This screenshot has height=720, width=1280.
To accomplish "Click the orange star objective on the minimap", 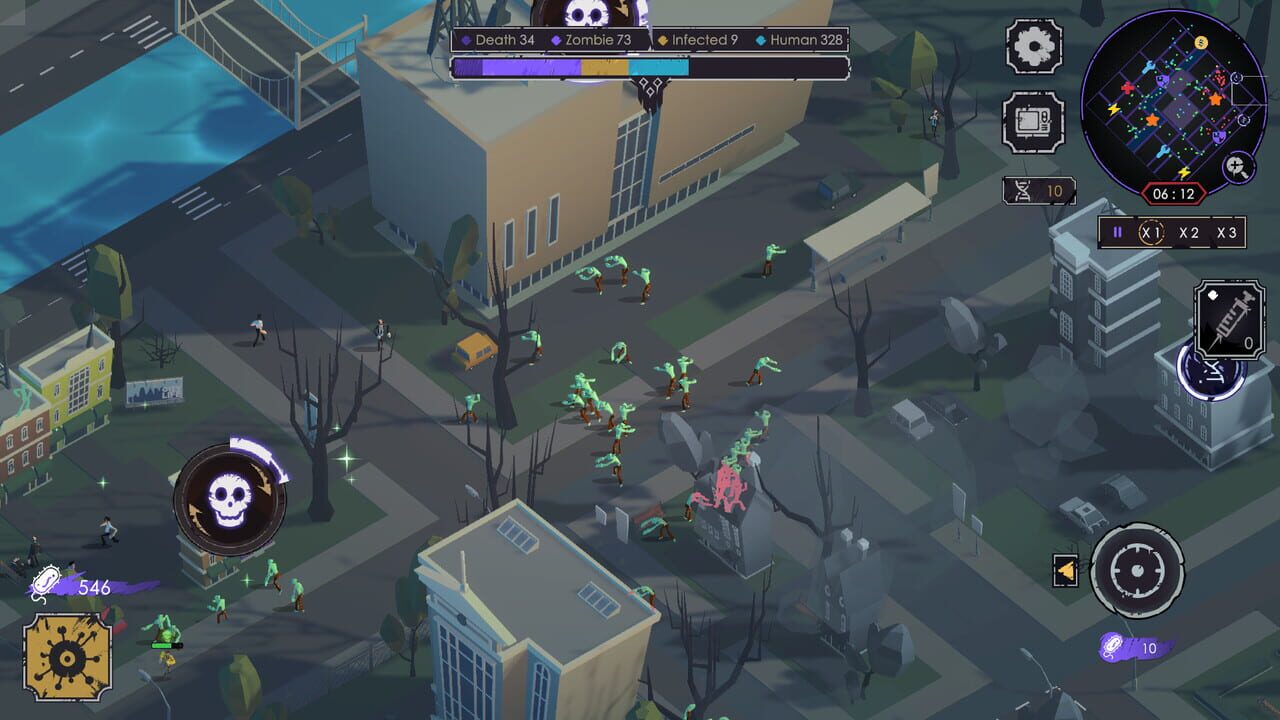I will click(1216, 97).
